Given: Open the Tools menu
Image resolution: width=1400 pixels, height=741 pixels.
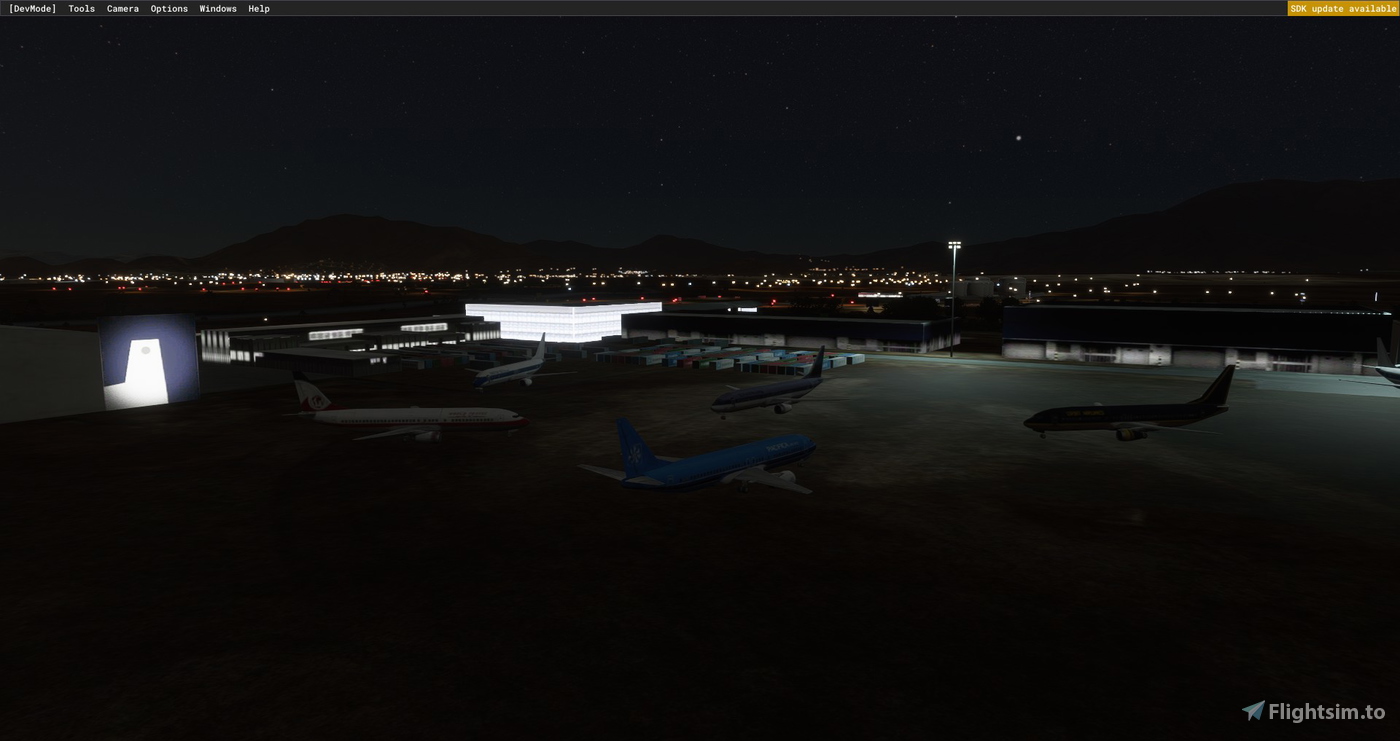Looking at the screenshot, I should [x=80, y=8].
